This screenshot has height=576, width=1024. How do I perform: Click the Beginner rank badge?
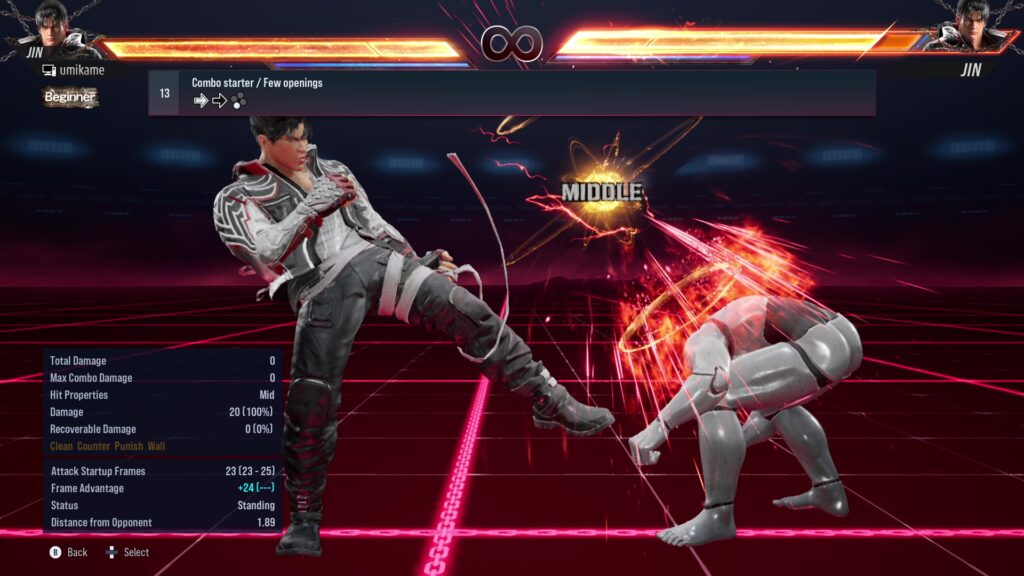point(70,97)
